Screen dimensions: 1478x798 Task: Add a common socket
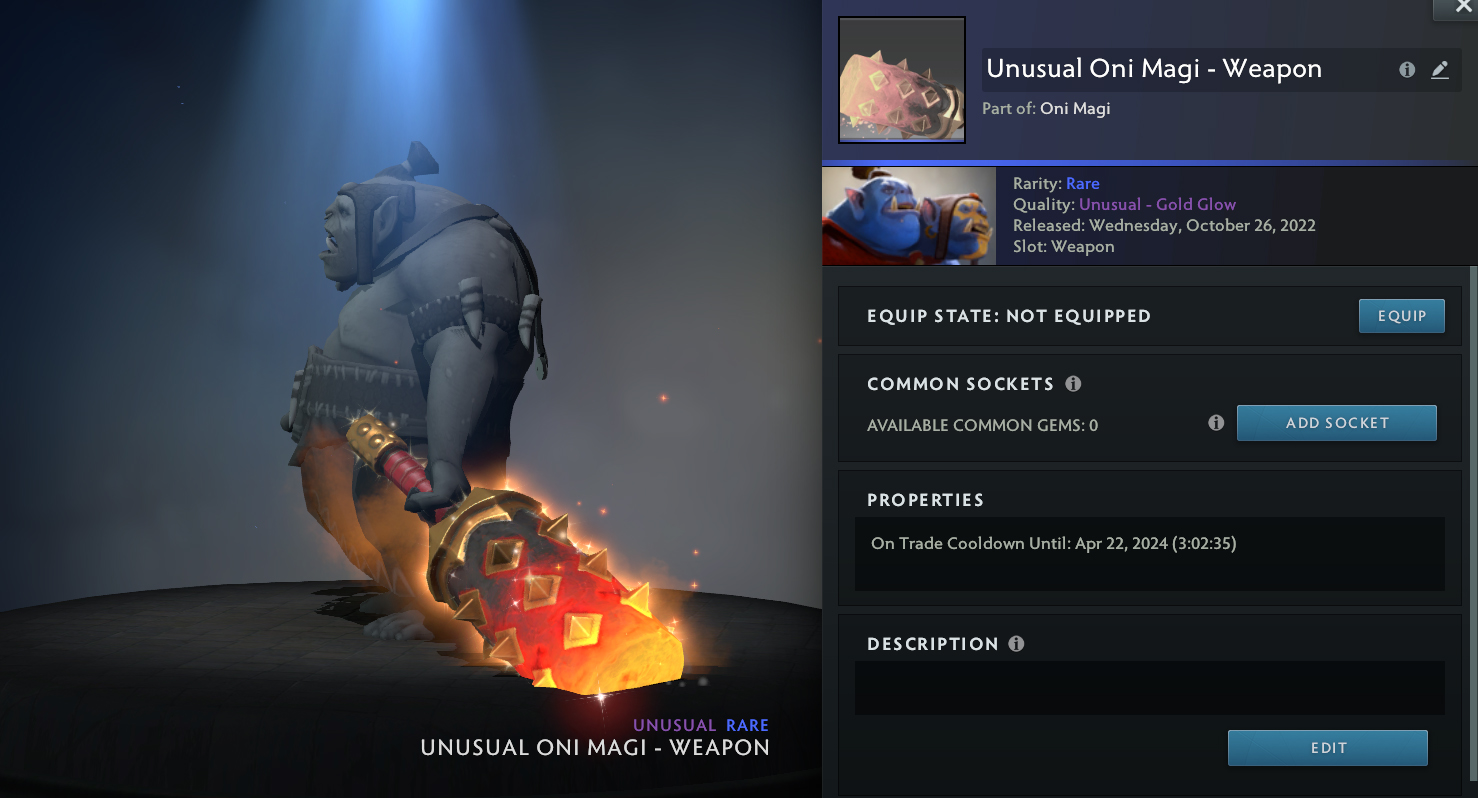click(x=1336, y=423)
